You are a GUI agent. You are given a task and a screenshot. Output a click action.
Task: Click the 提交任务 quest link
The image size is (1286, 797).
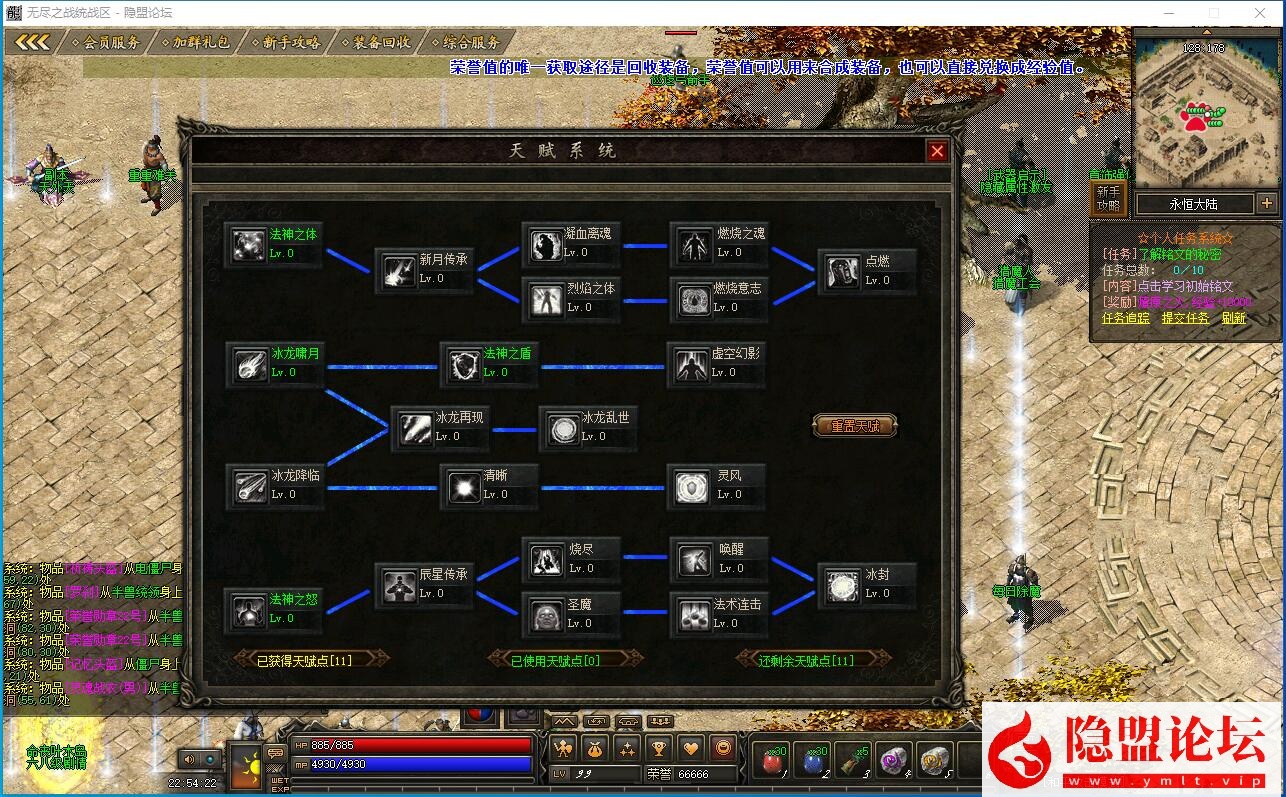[x=1185, y=318]
